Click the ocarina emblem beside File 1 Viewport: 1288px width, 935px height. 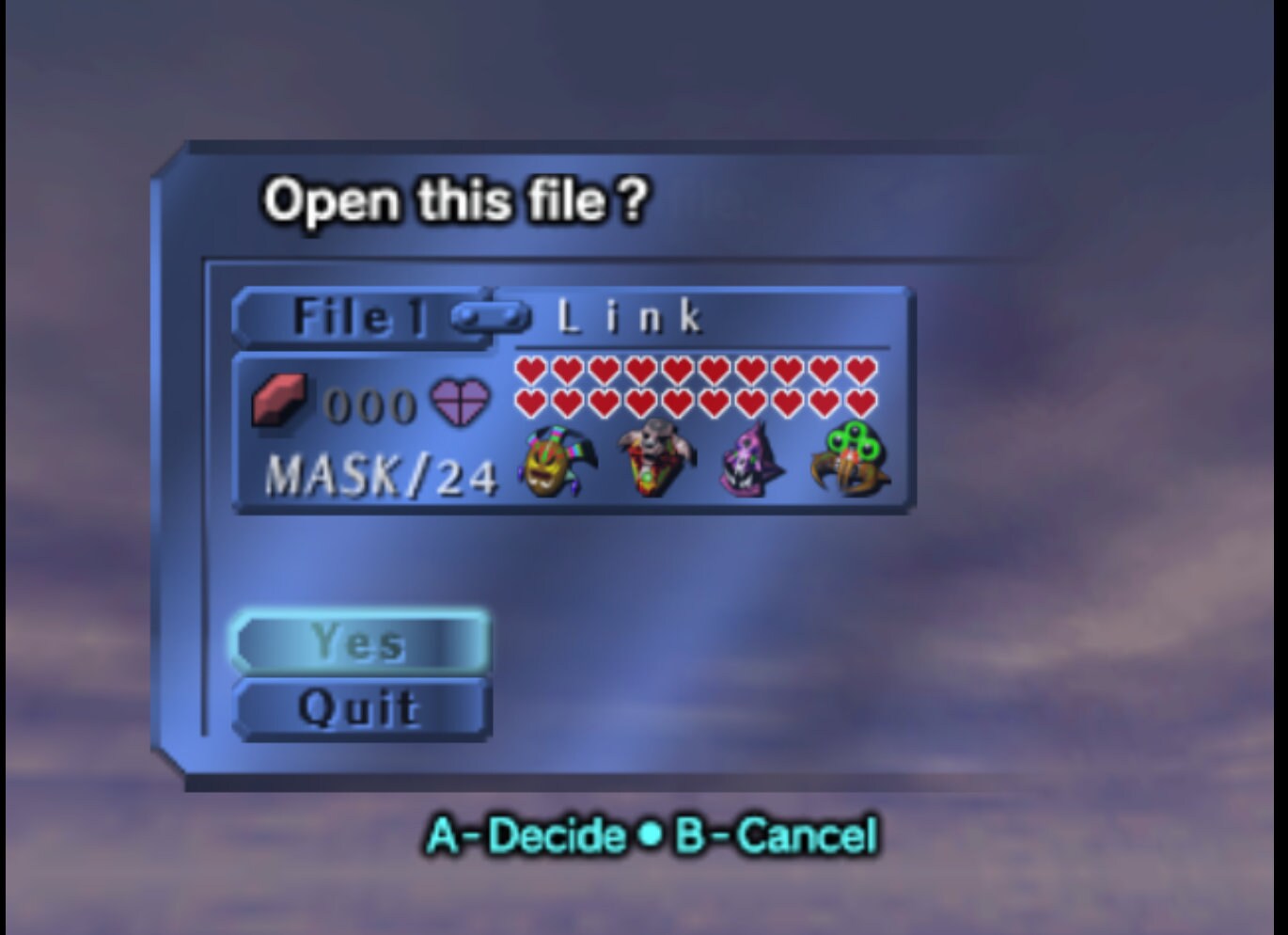(x=491, y=318)
